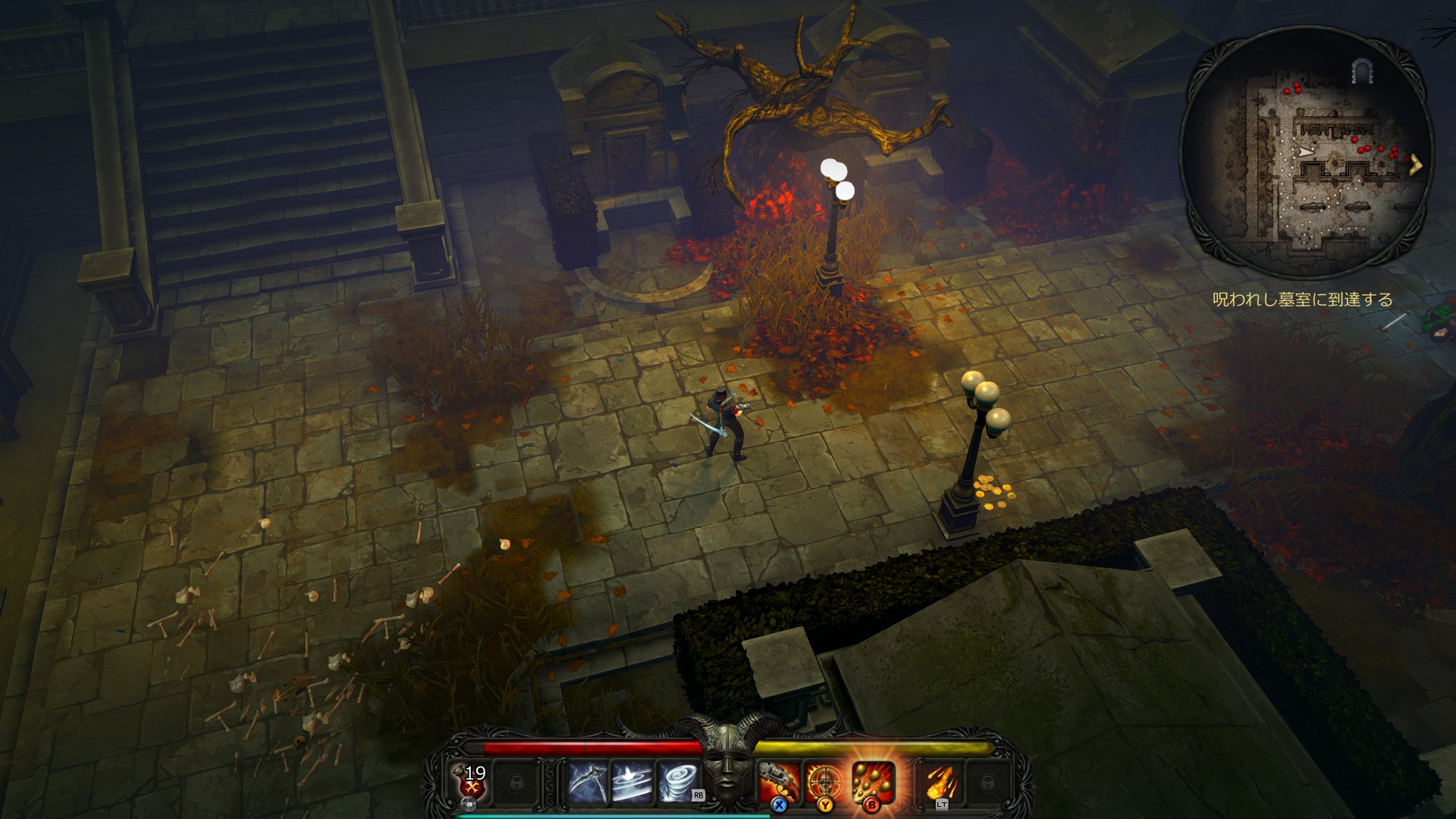Select the quest objective text under minimap

click(x=1302, y=300)
